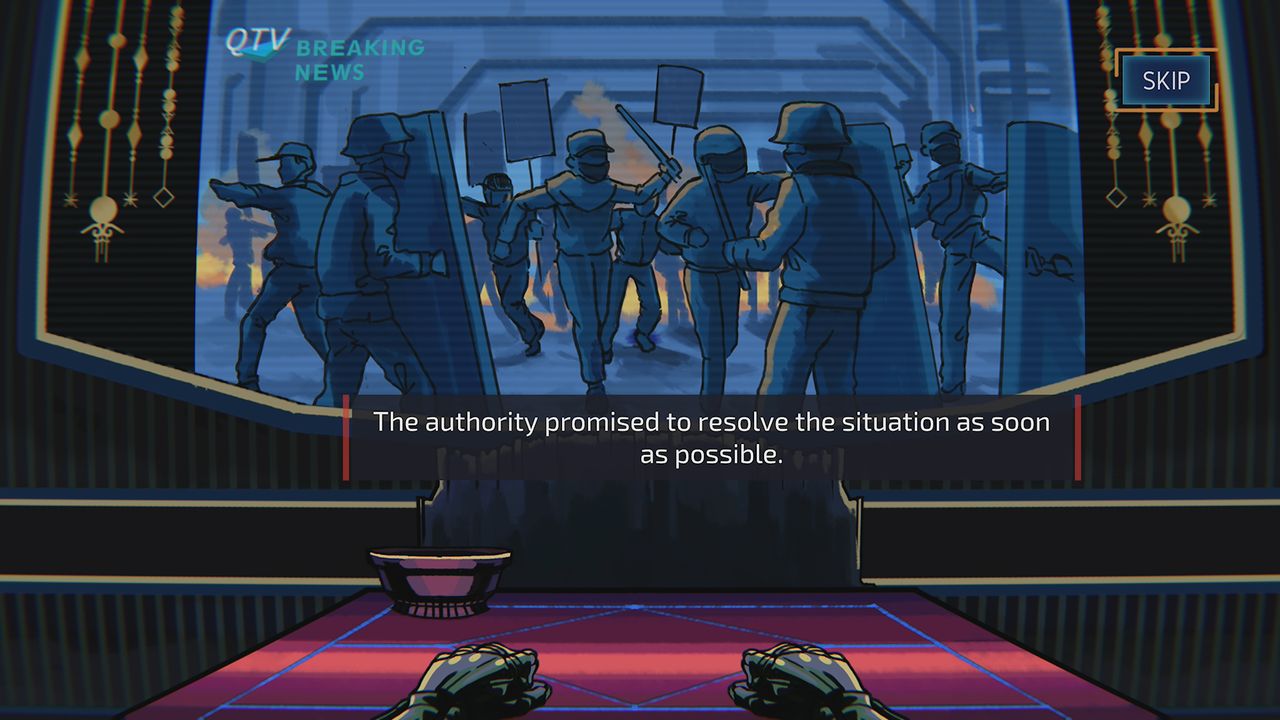Toggle the TV news broadcast screen

[640, 200]
